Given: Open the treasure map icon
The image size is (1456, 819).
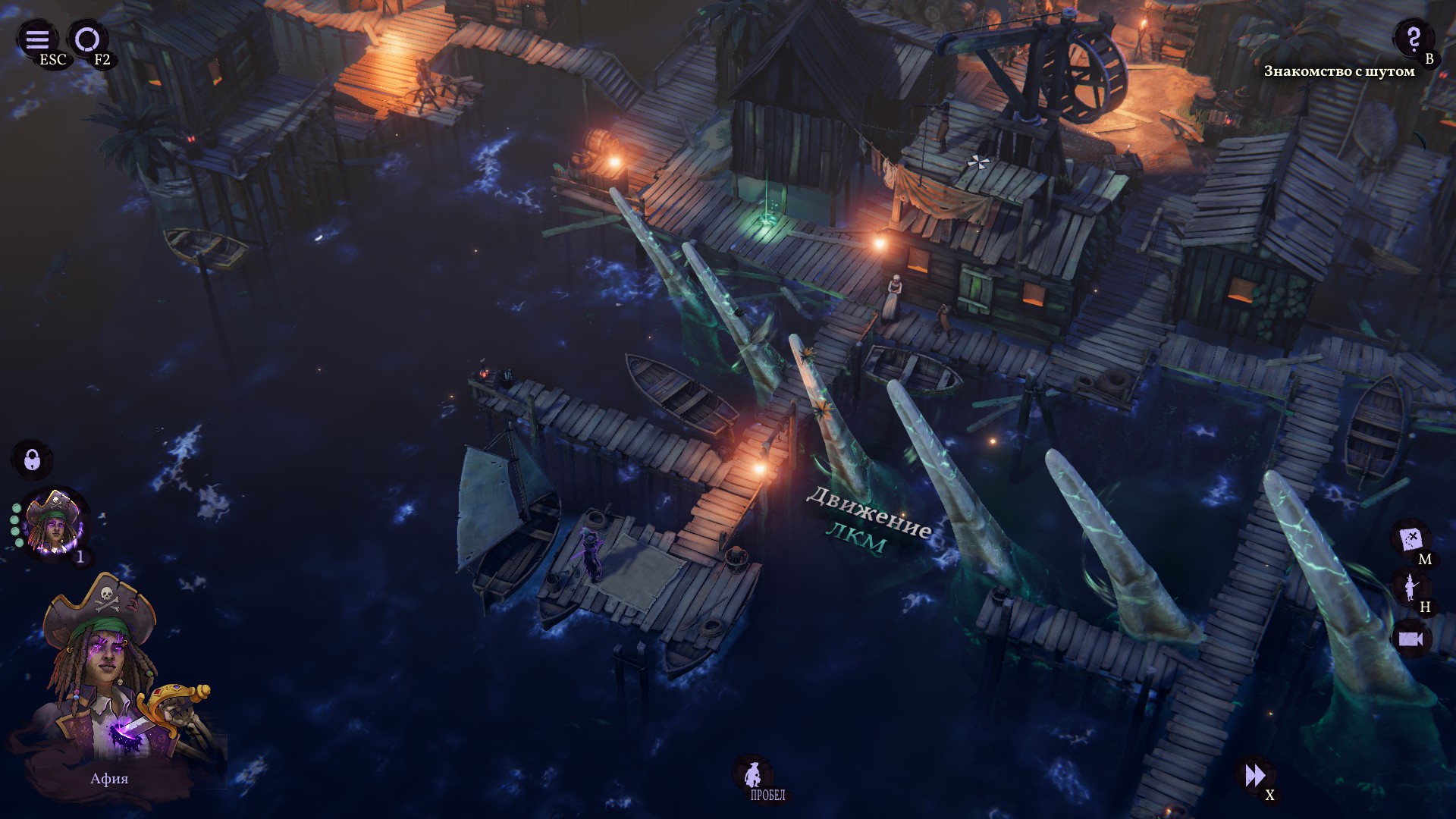Looking at the screenshot, I should tap(1410, 539).
